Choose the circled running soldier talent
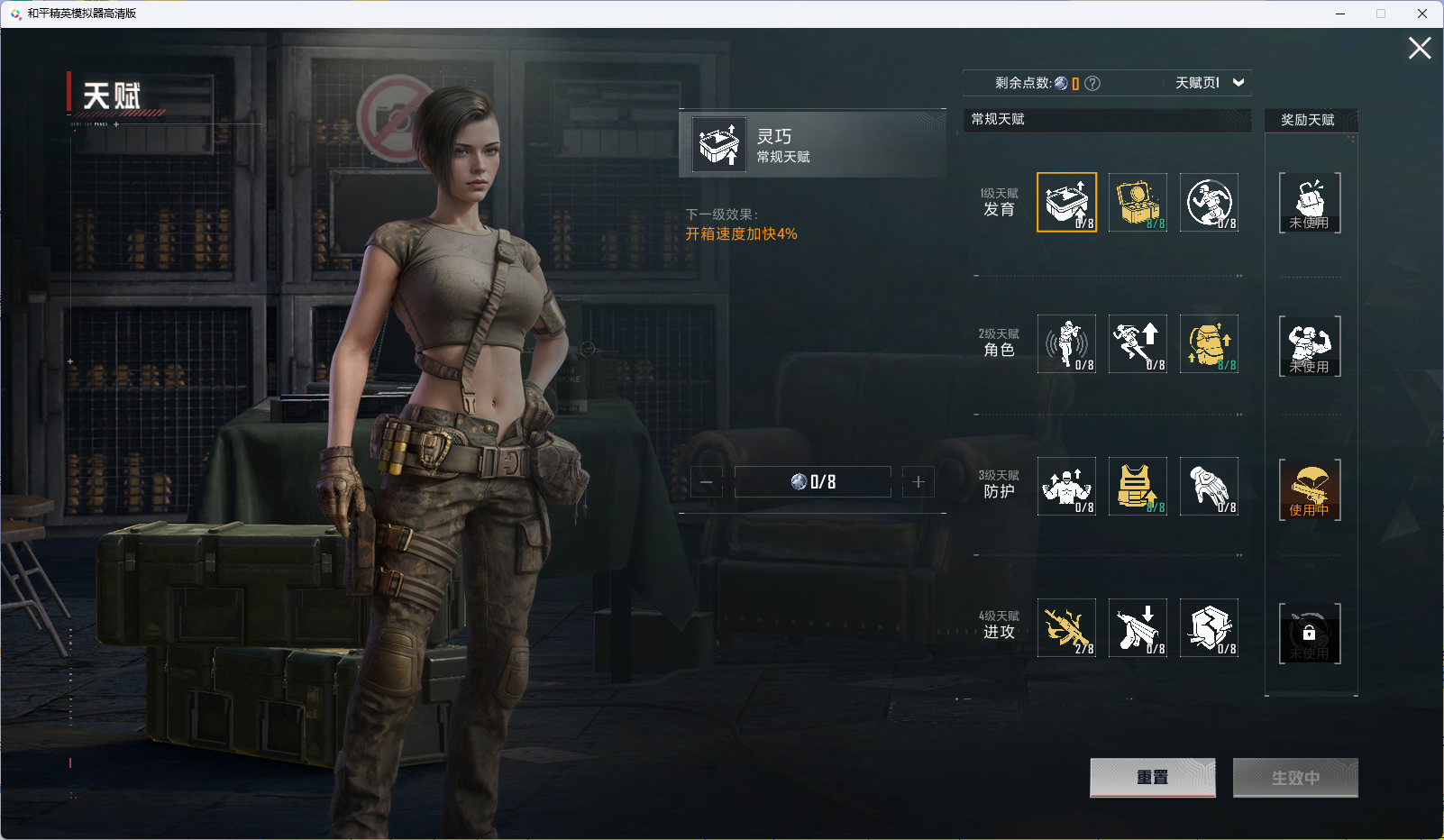The height and width of the screenshot is (840, 1444). click(x=1209, y=202)
